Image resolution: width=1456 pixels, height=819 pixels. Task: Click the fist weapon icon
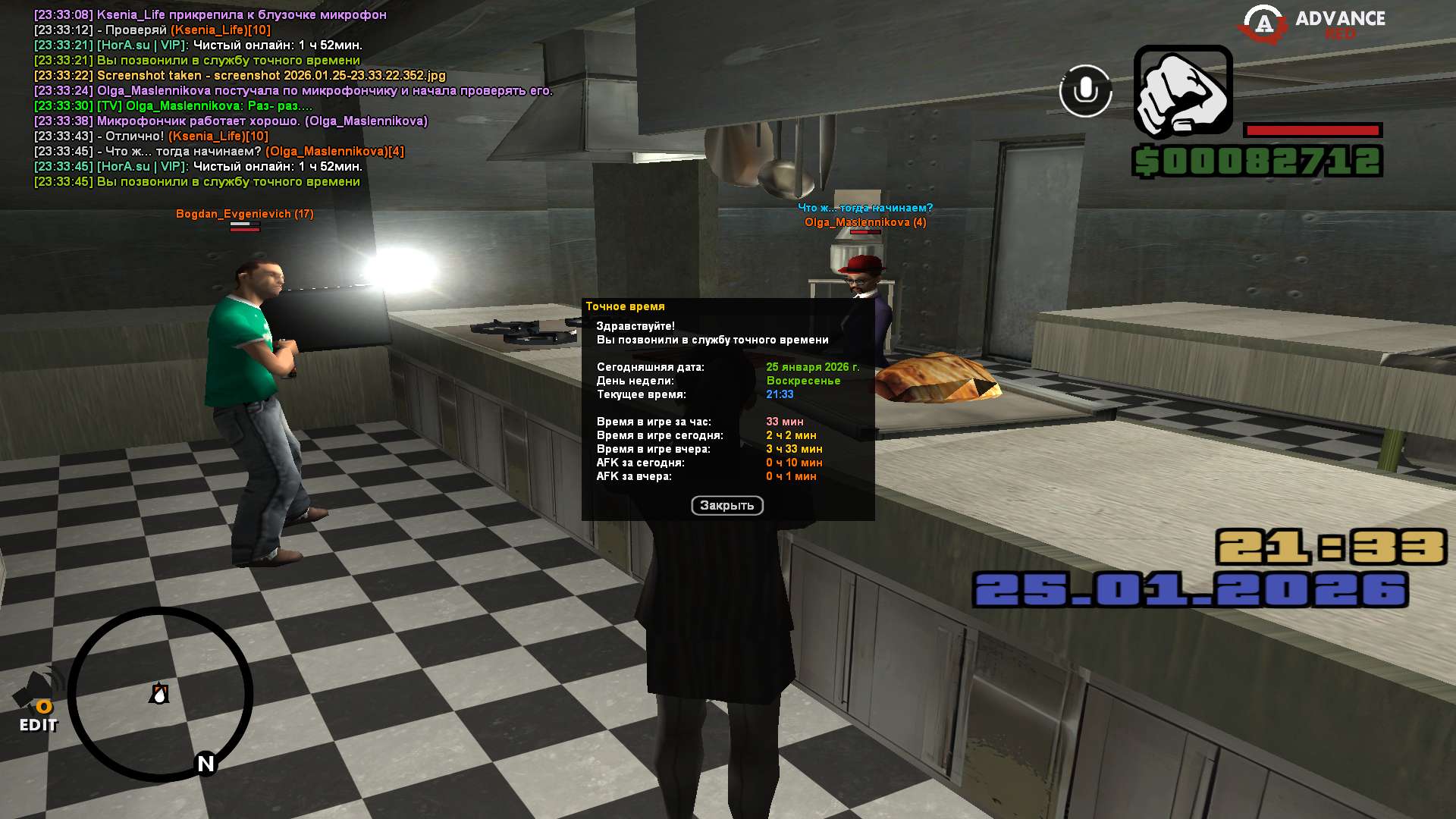(x=1182, y=93)
